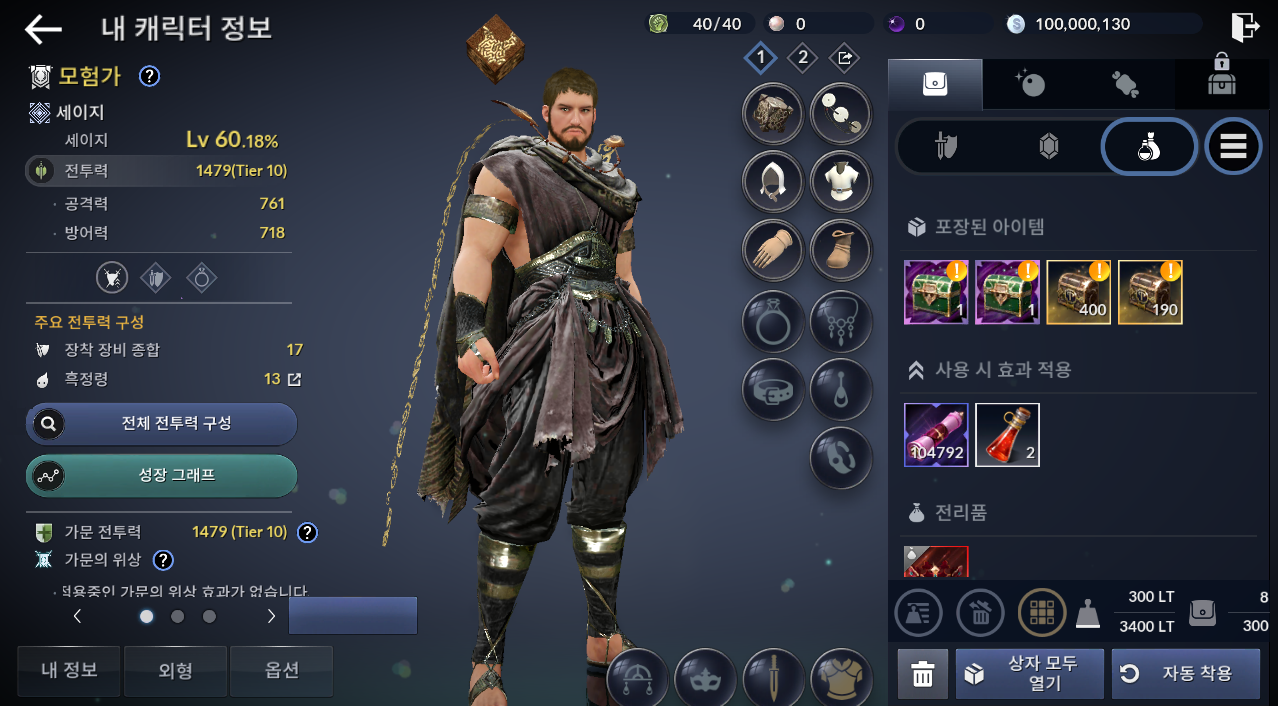1278x706 pixels.
Task: Select the ring equipment slot
Action: tap(773, 319)
